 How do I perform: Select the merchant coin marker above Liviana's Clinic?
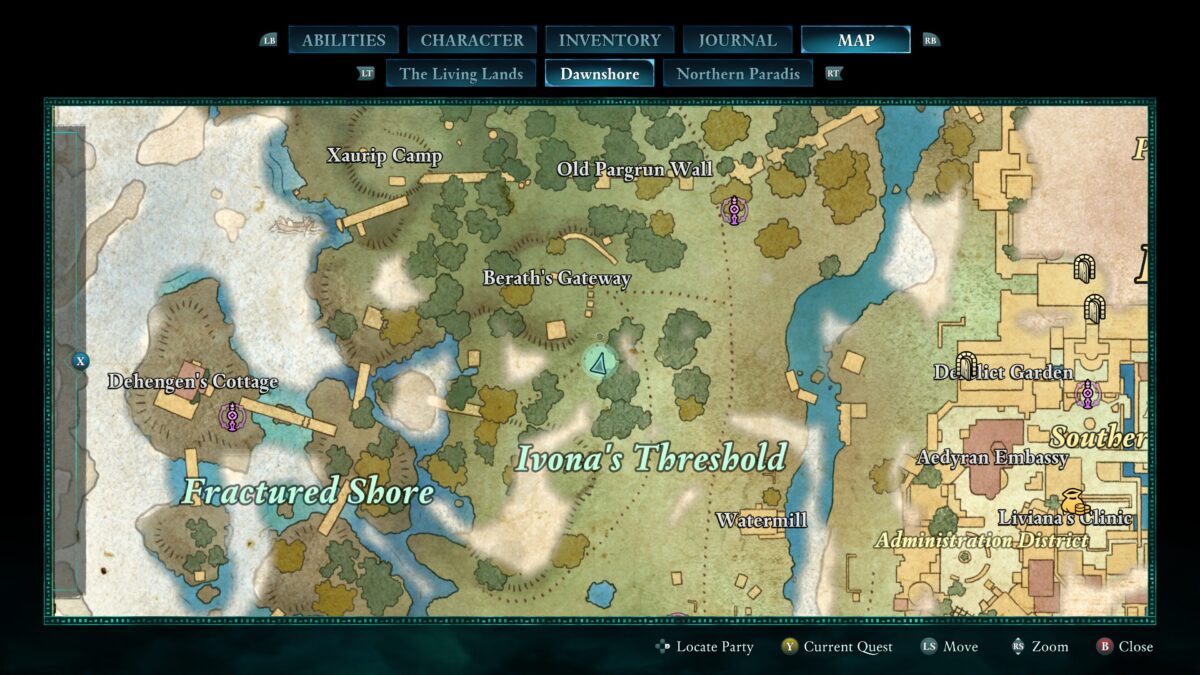[x=1073, y=499]
